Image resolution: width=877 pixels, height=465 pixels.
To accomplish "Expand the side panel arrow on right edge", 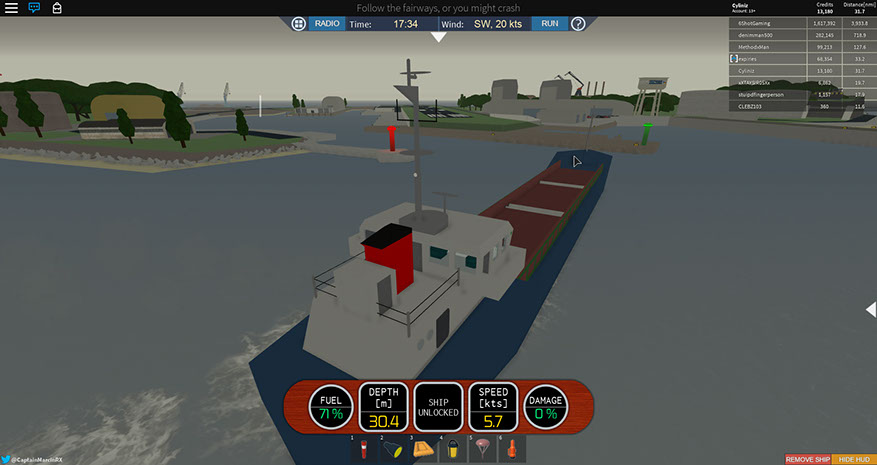I will pyautogui.click(x=870, y=311).
